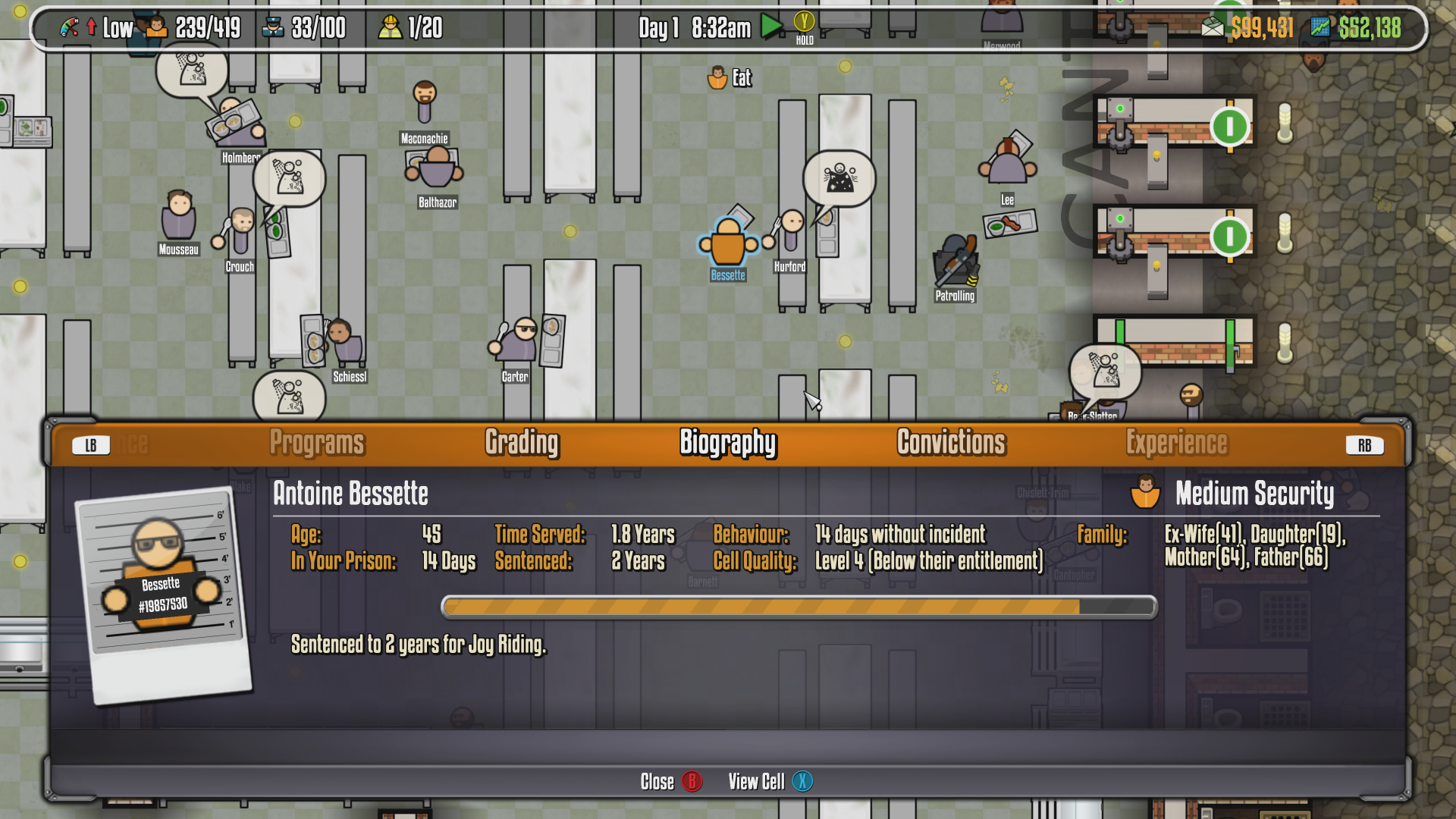Open the cash balance envelope icon
This screenshot has height=819, width=1456.
tap(1213, 27)
